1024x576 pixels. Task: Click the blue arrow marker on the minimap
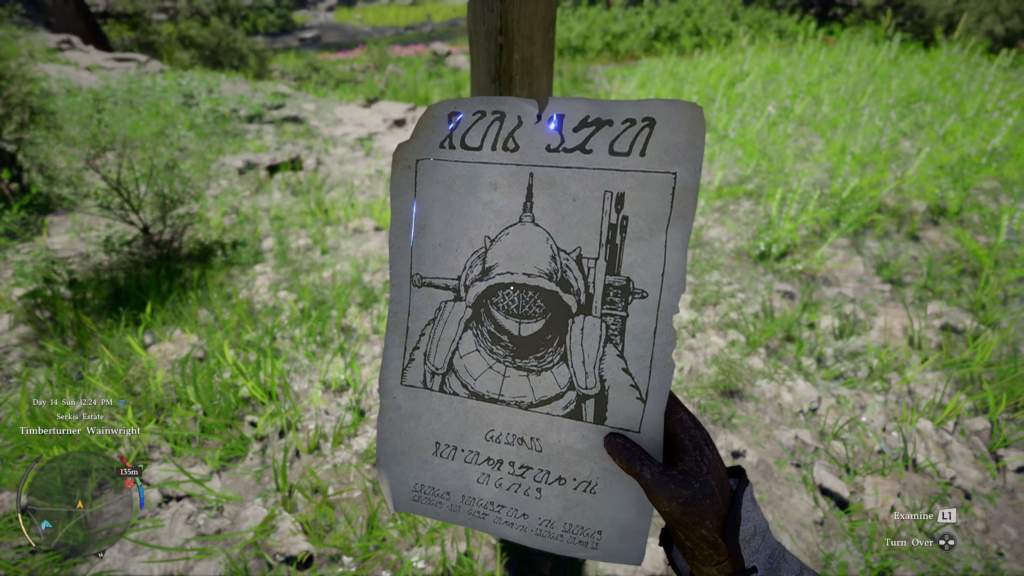pyautogui.click(x=46, y=523)
